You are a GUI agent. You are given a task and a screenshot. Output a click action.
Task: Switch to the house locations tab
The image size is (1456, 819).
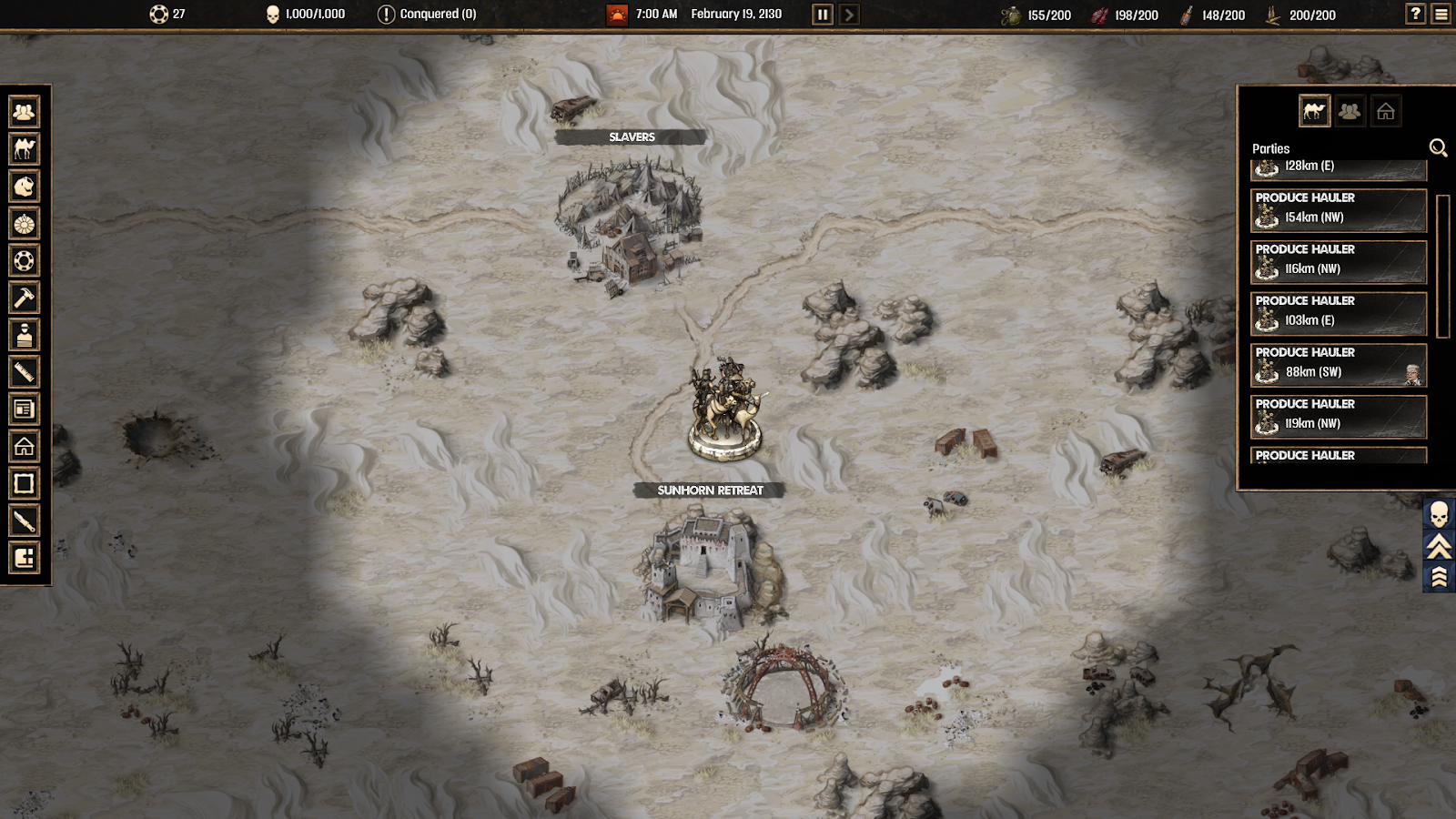(1385, 111)
